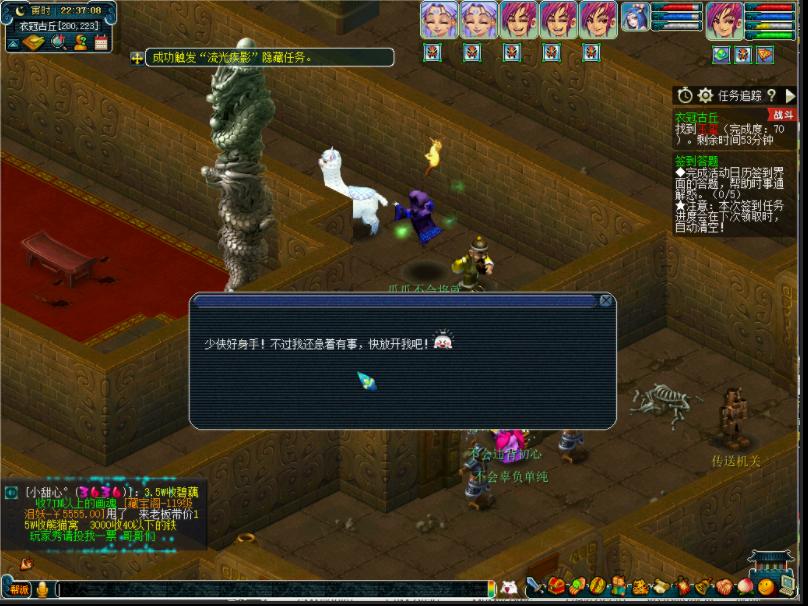Open quest tracker gear settings
This screenshot has height=606, width=808.
coord(705,95)
